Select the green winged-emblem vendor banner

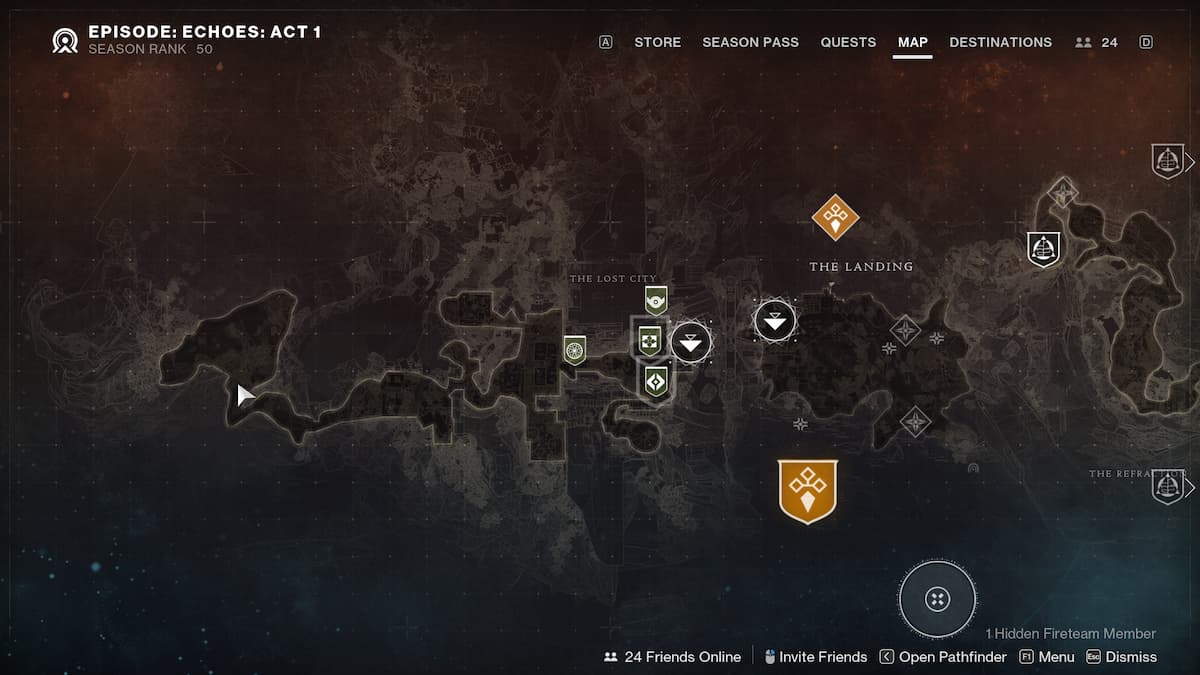[655, 299]
